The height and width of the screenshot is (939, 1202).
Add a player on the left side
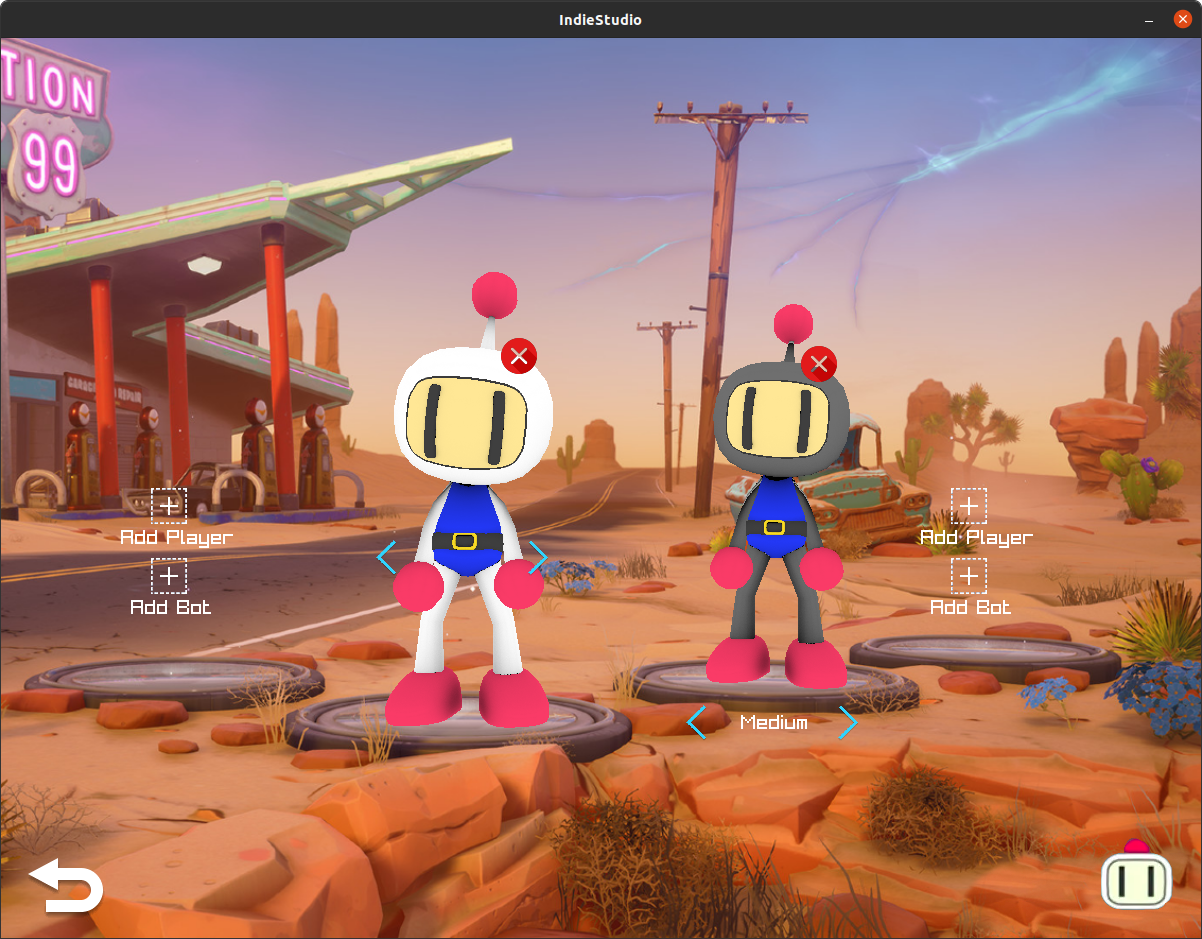pyautogui.click(x=169, y=506)
